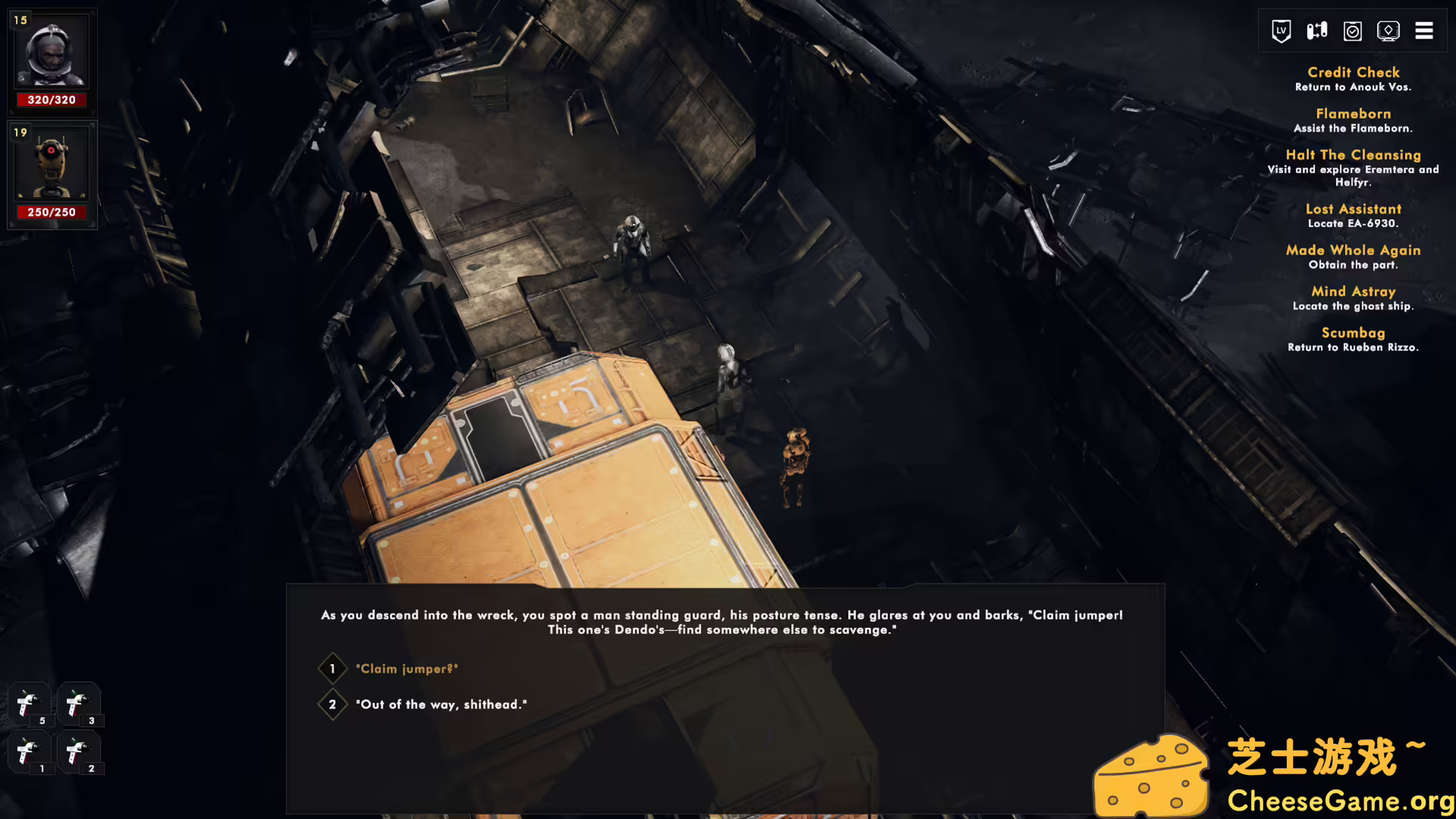
Task: Select the Lost Assistant quest entry
Action: pyautogui.click(x=1354, y=209)
